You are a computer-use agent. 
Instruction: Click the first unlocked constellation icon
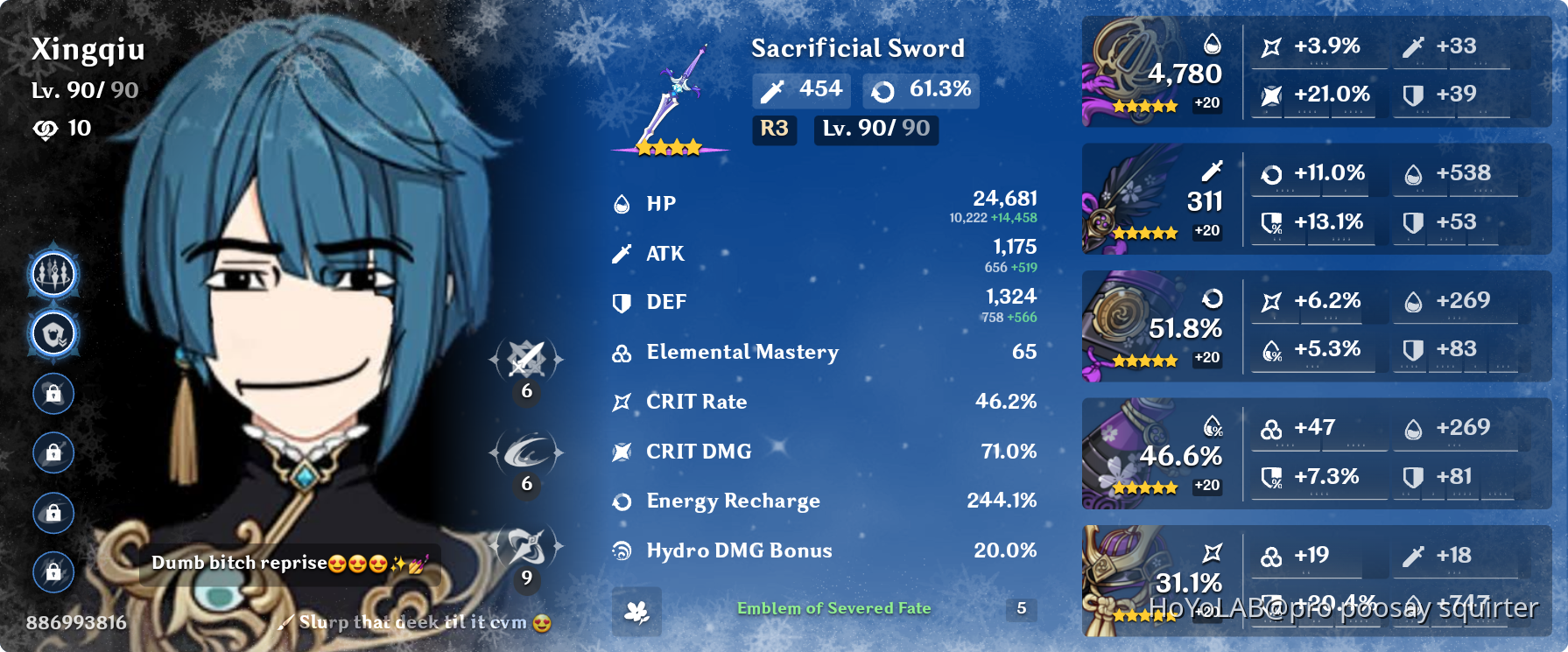pos(53,272)
